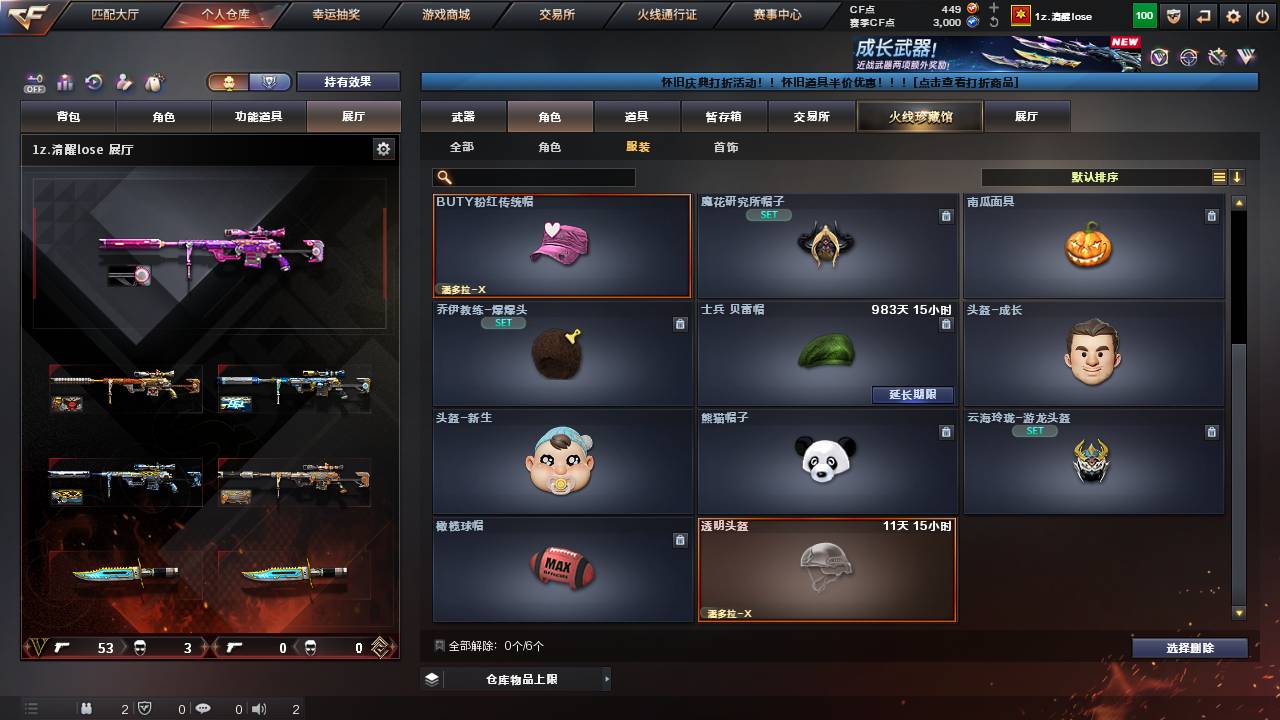
Task: Click the speaker volume icon in the bottom bar
Action: [x=258, y=708]
